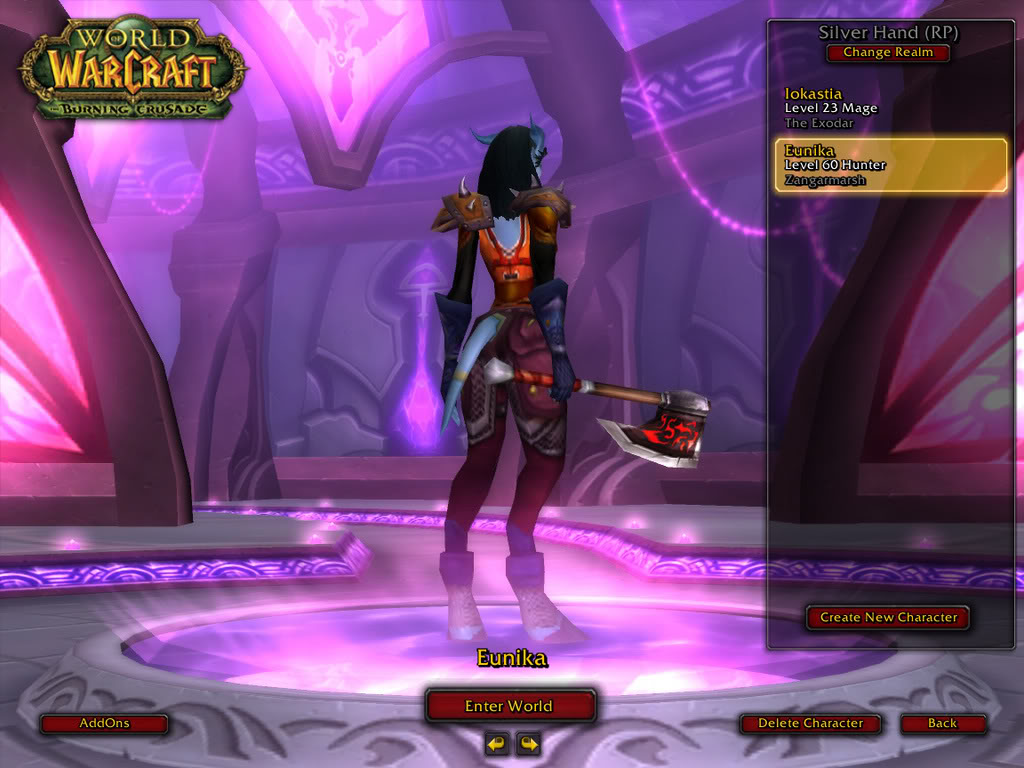
Task: Click the Enter World button
Action: tap(510, 706)
